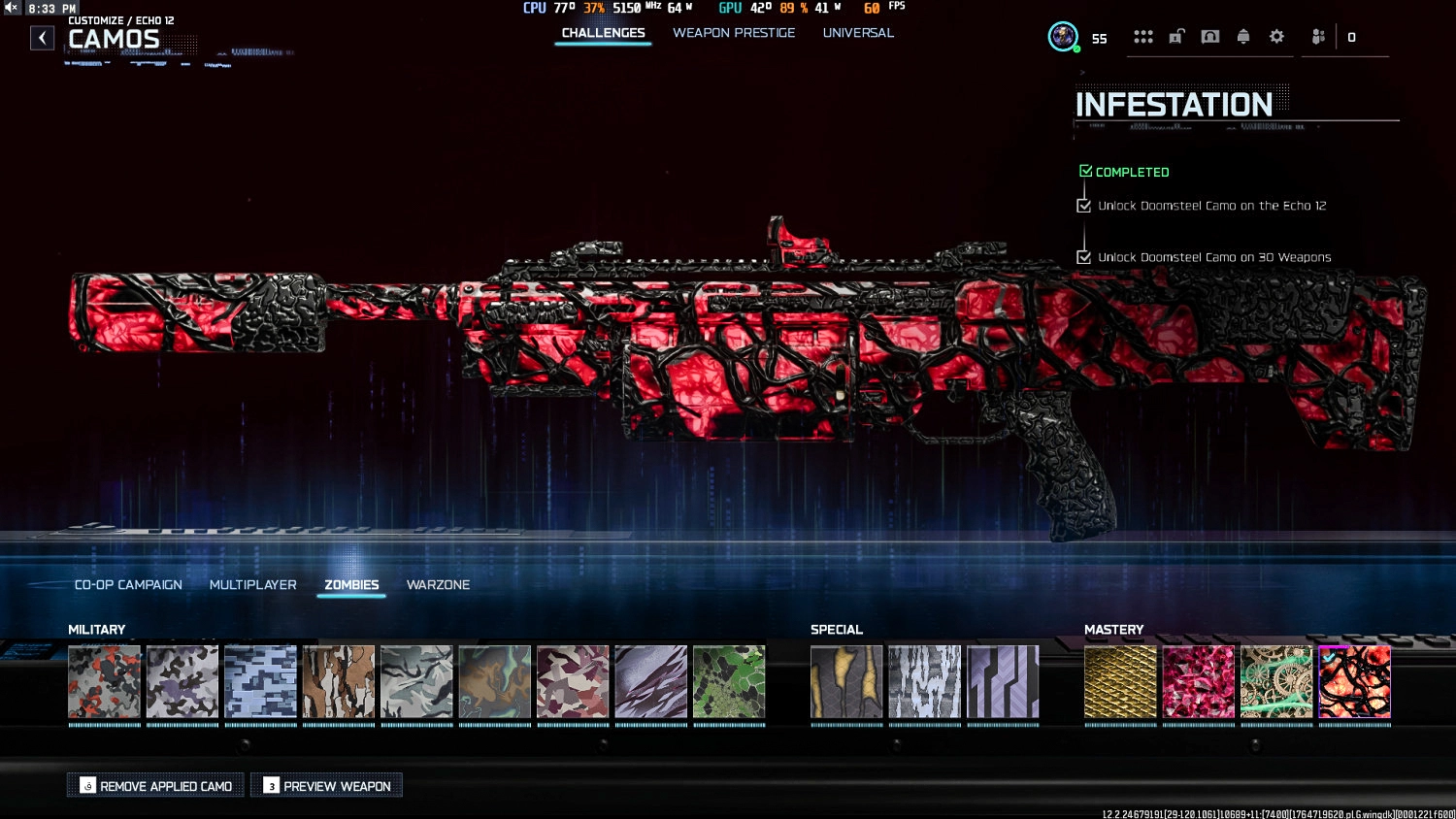The image size is (1456, 819).
Task: Open the voice chat channel icon
Action: pyautogui.click(x=1210, y=37)
